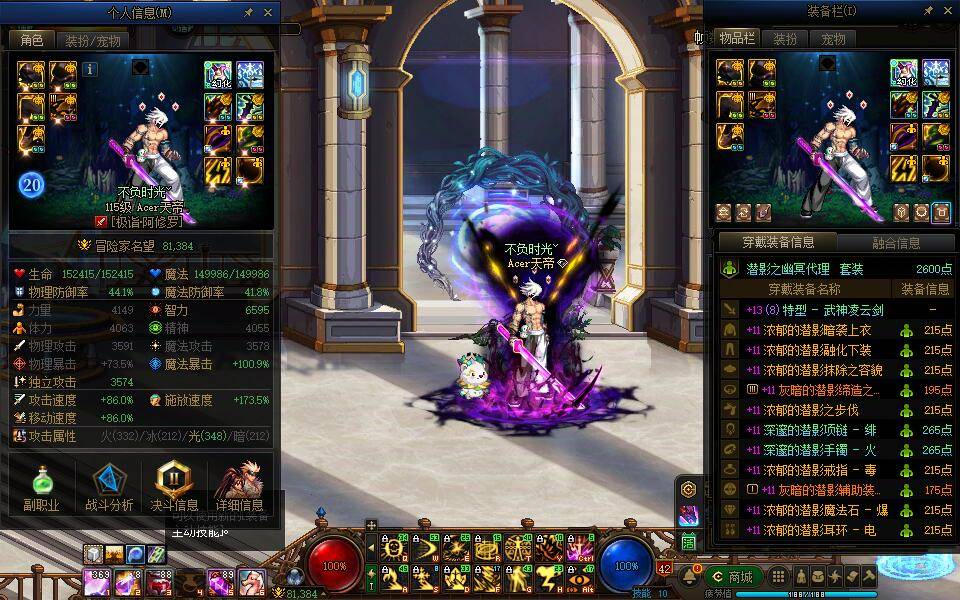
Task: Open the 宠物 pet tab in 装备栏
Action: 833,39
